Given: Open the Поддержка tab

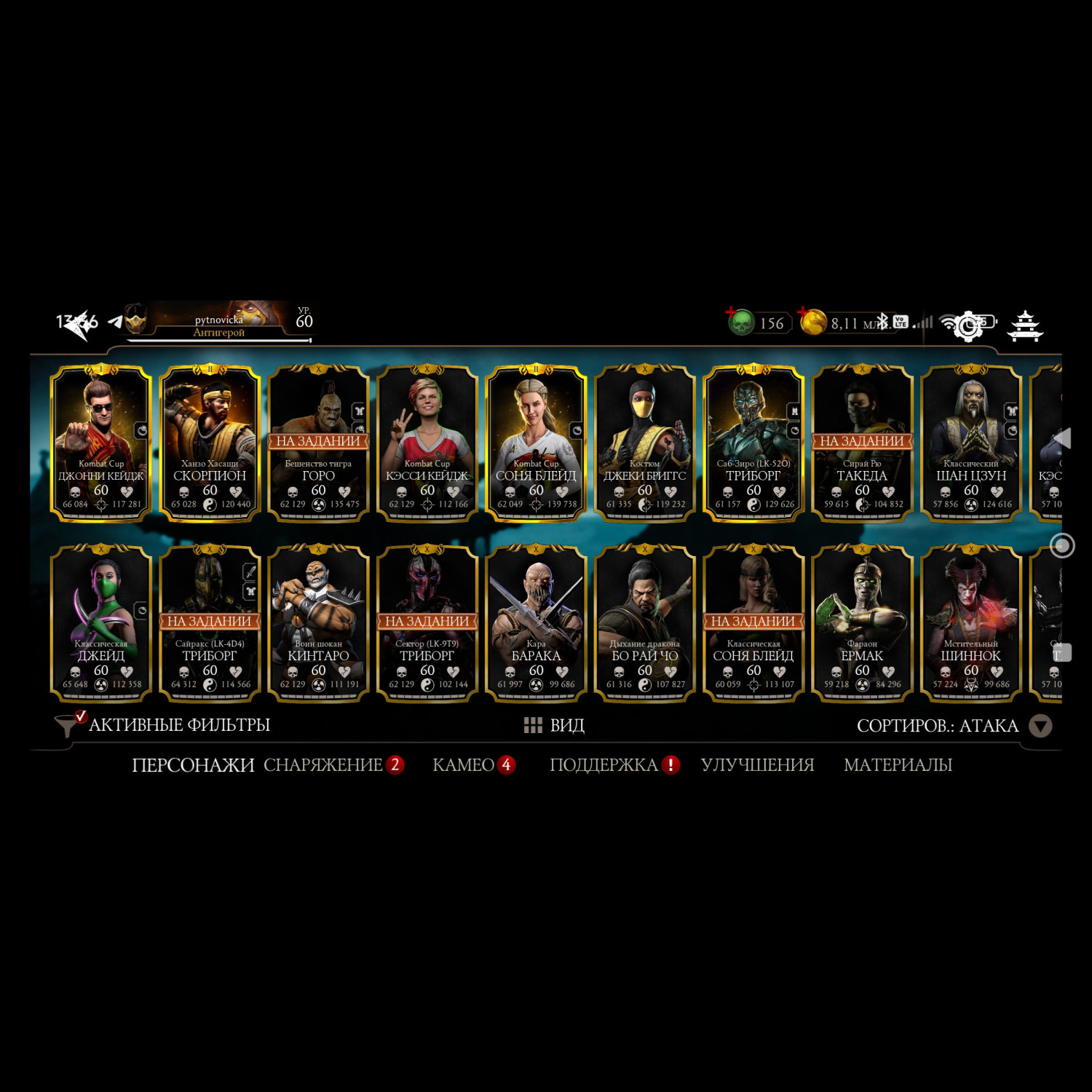Looking at the screenshot, I should click(604, 765).
